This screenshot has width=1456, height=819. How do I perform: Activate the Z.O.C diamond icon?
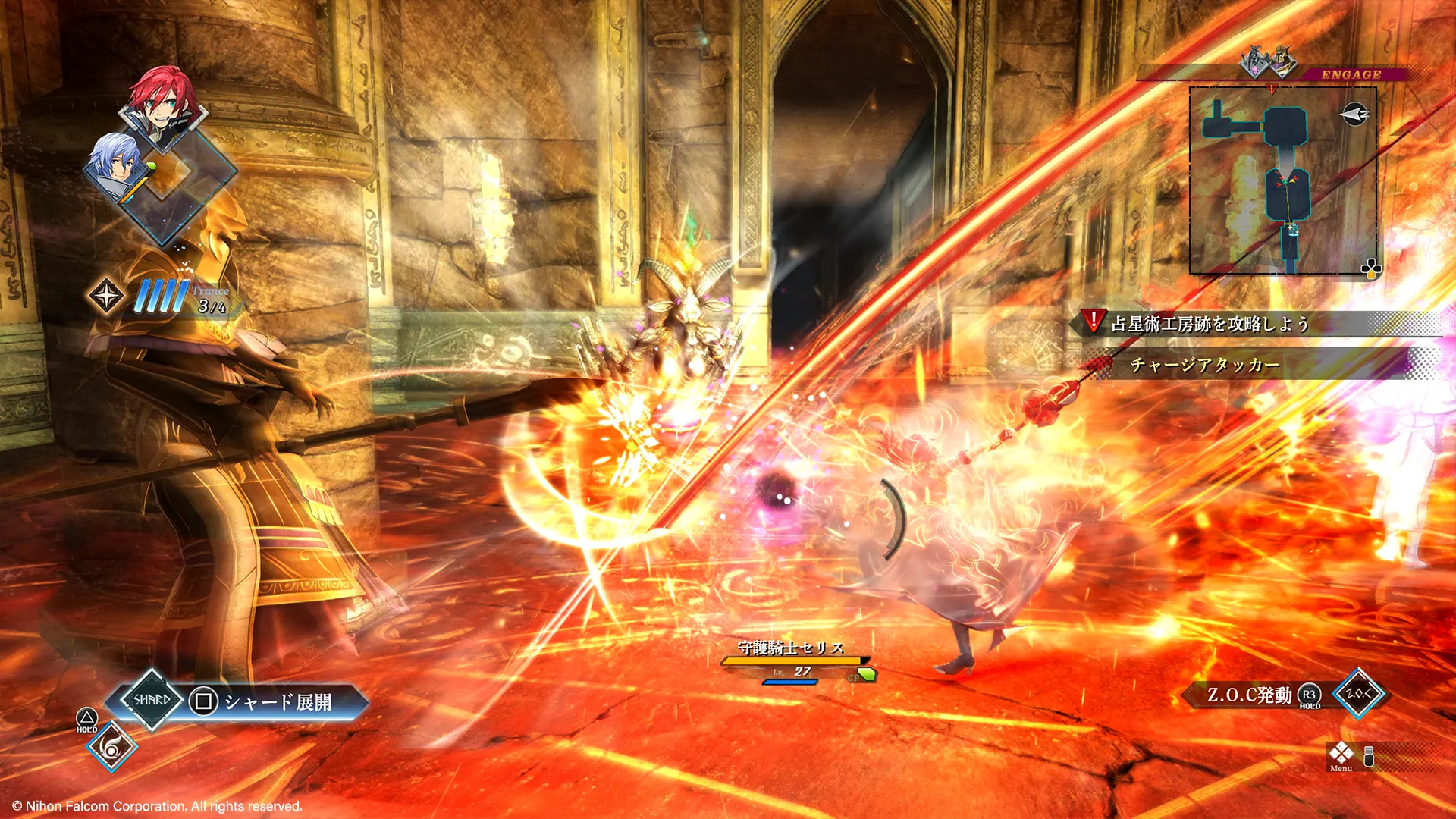coord(1358,693)
